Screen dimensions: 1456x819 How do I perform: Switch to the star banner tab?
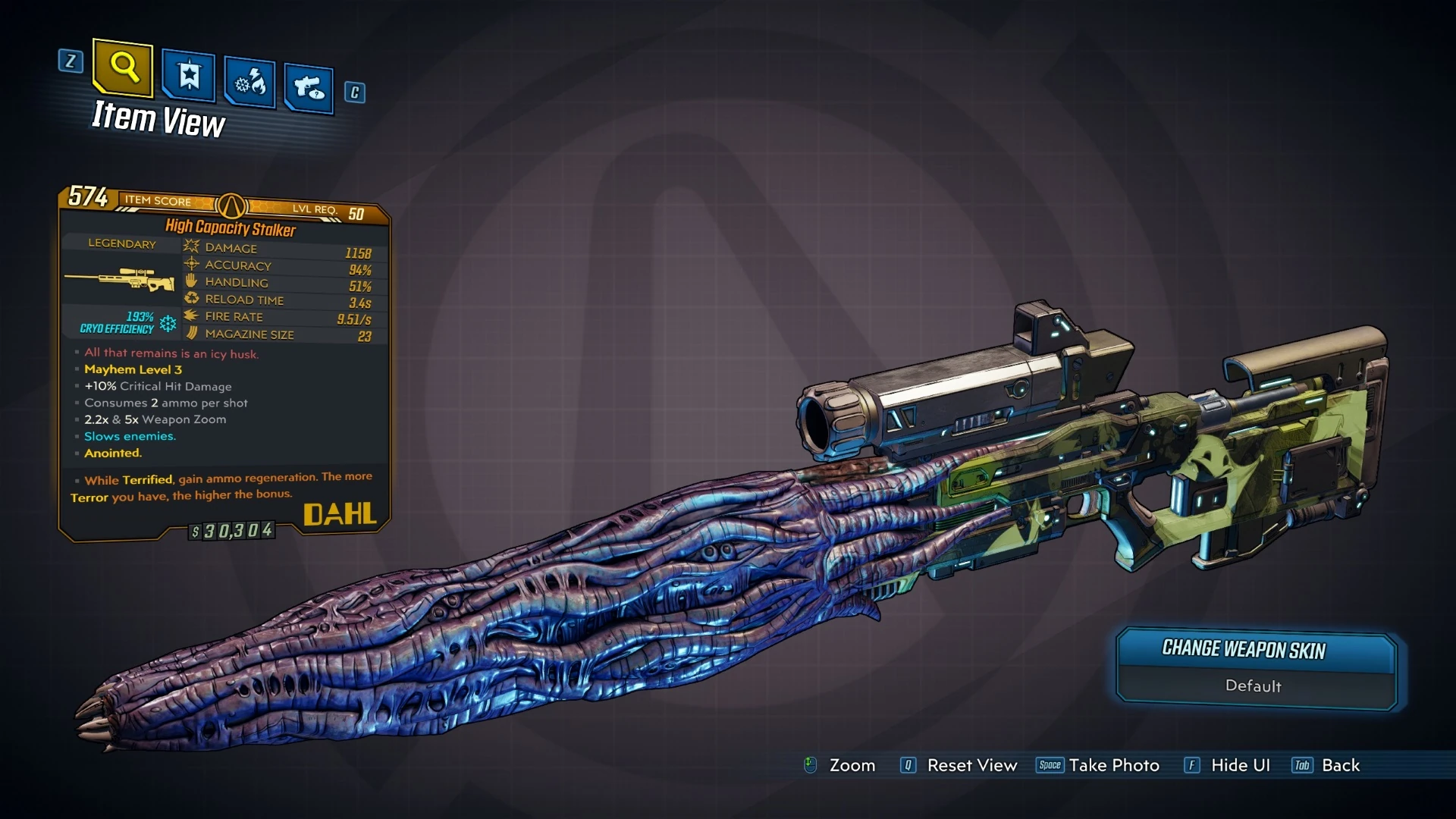(189, 77)
